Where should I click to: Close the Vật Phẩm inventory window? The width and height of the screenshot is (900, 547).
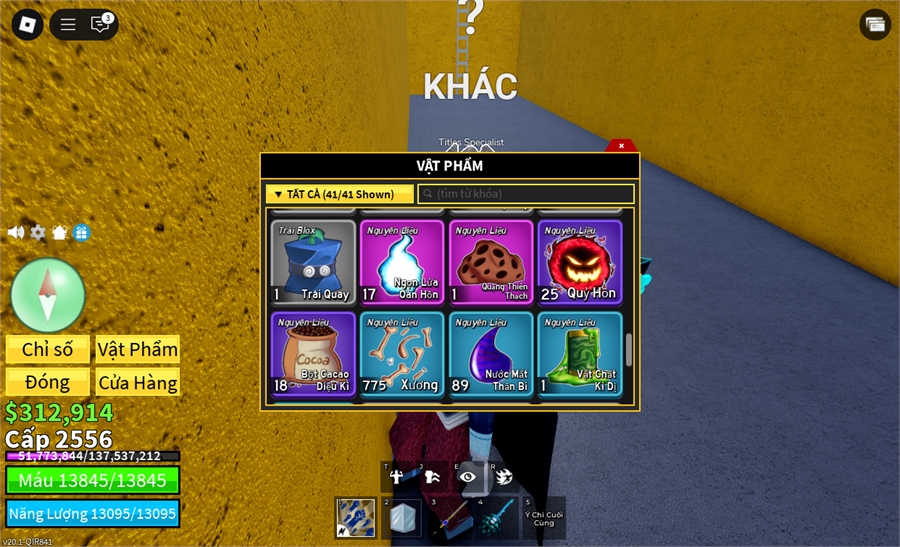pyautogui.click(x=621, y=146)
